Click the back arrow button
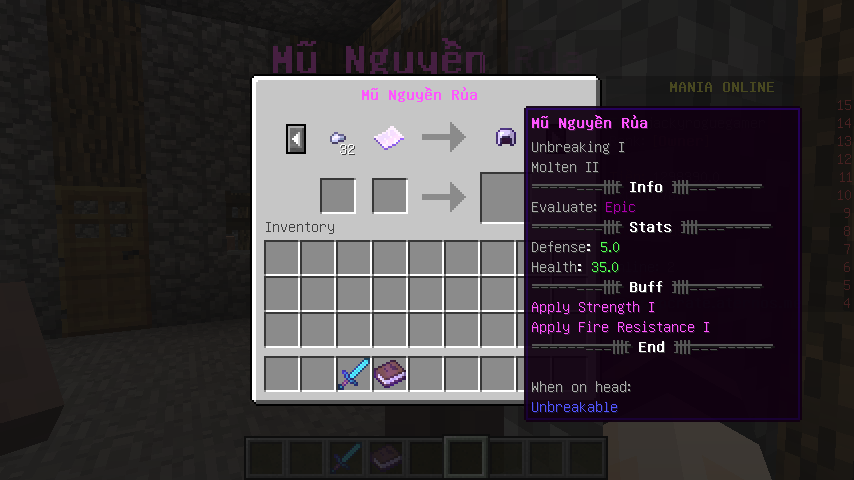Image resolution: width=854 pixels, height=480 pixels. [296, 138]
